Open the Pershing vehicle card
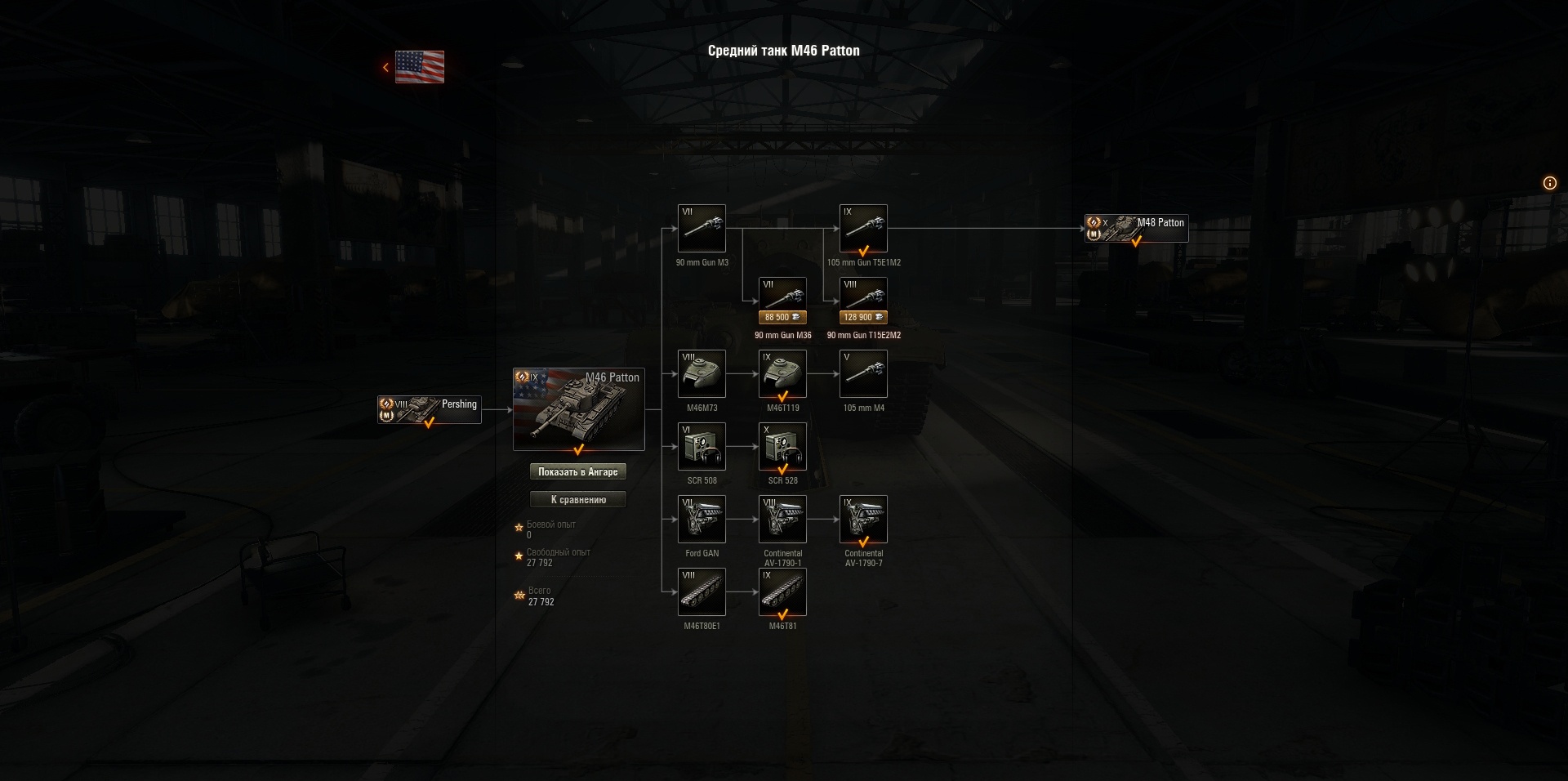The height and width of the screenshot is (781, 1568). click(x=429, y=409)
